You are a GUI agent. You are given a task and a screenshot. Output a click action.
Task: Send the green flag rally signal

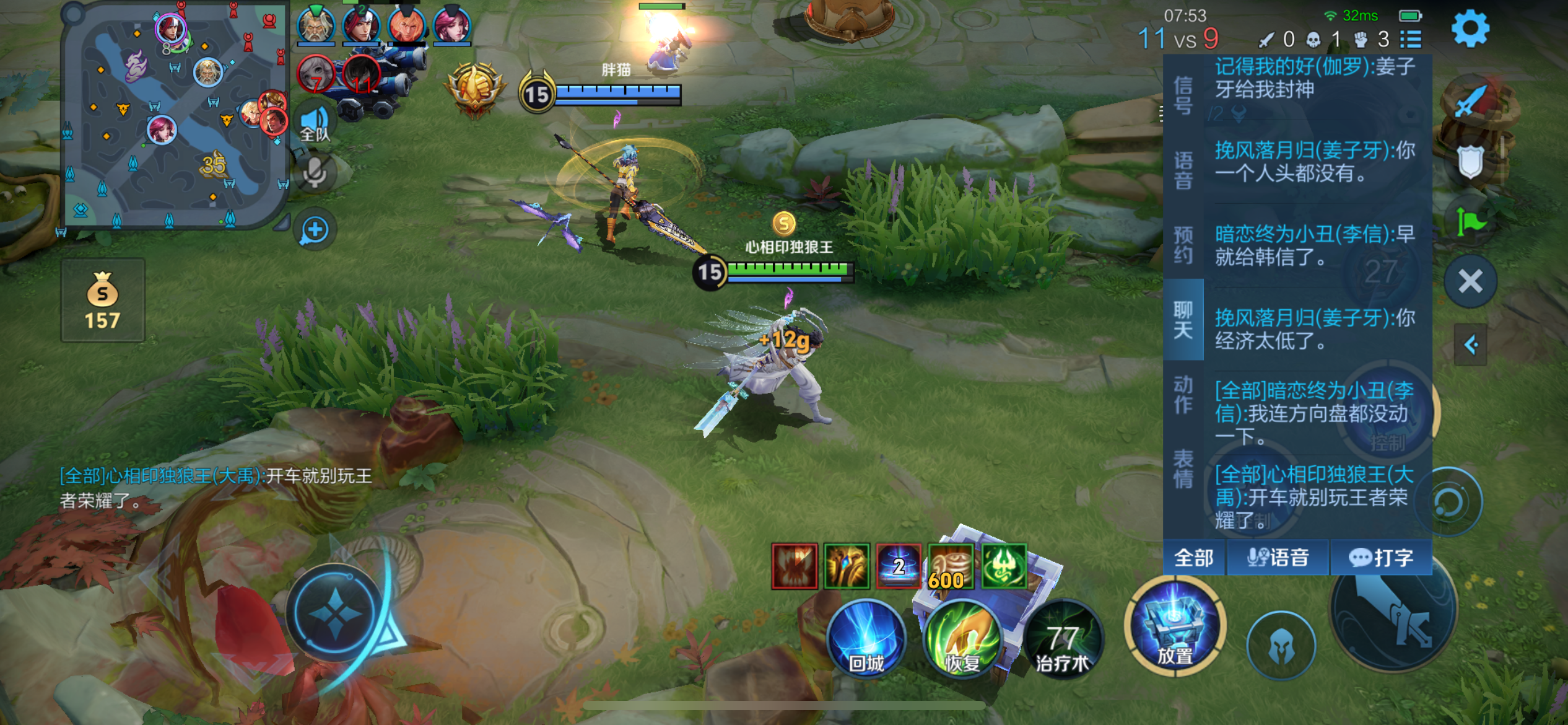click(1470, 222)
